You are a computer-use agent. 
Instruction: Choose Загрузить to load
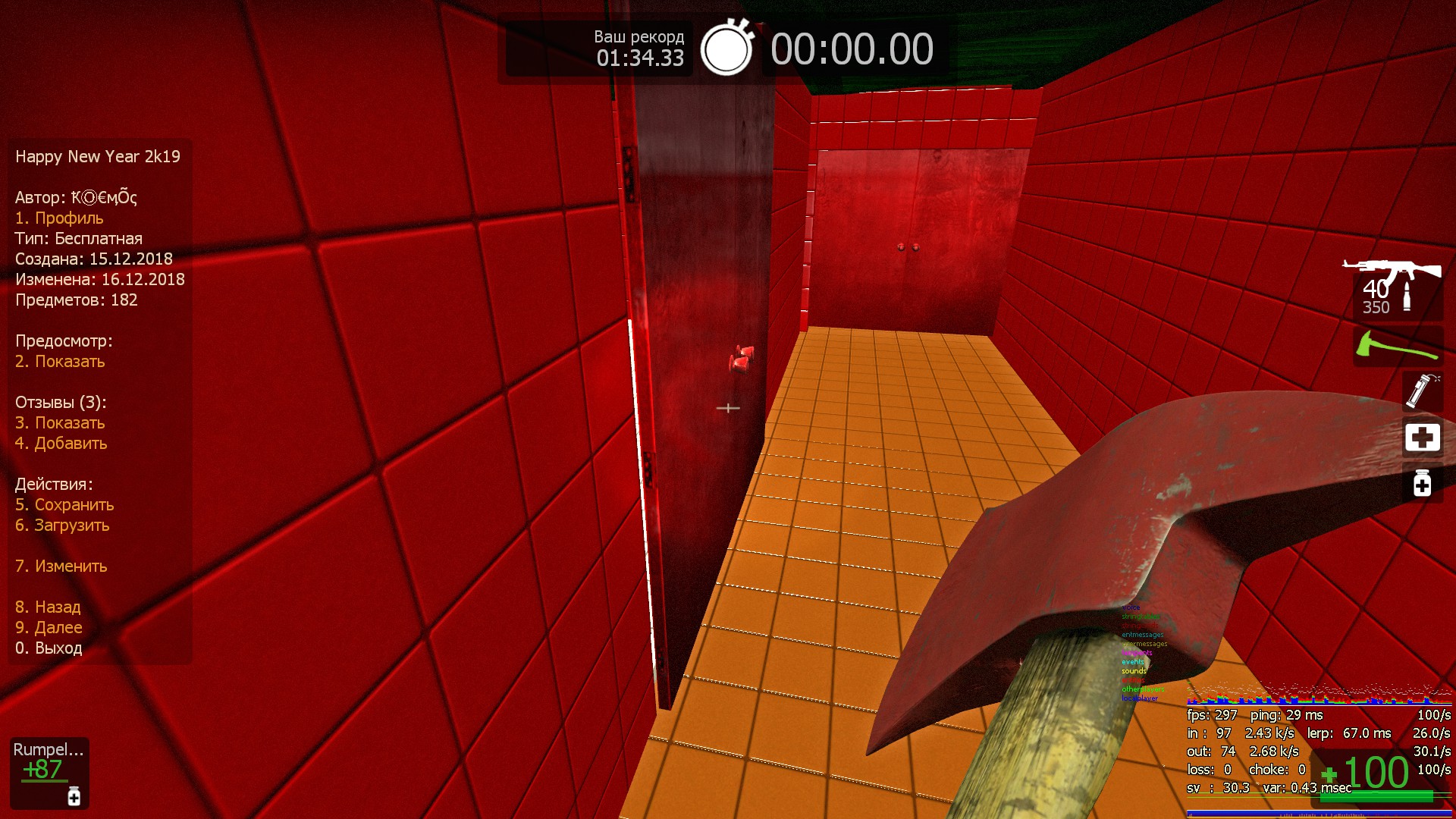pos(62,526)
